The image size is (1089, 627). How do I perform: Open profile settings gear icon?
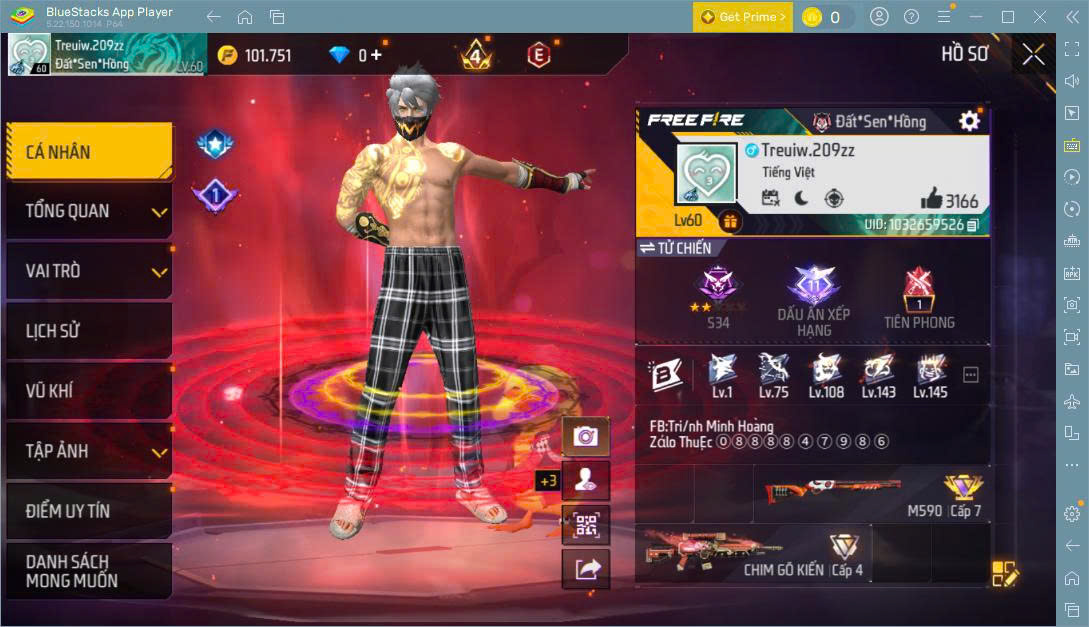pos(969,121)
